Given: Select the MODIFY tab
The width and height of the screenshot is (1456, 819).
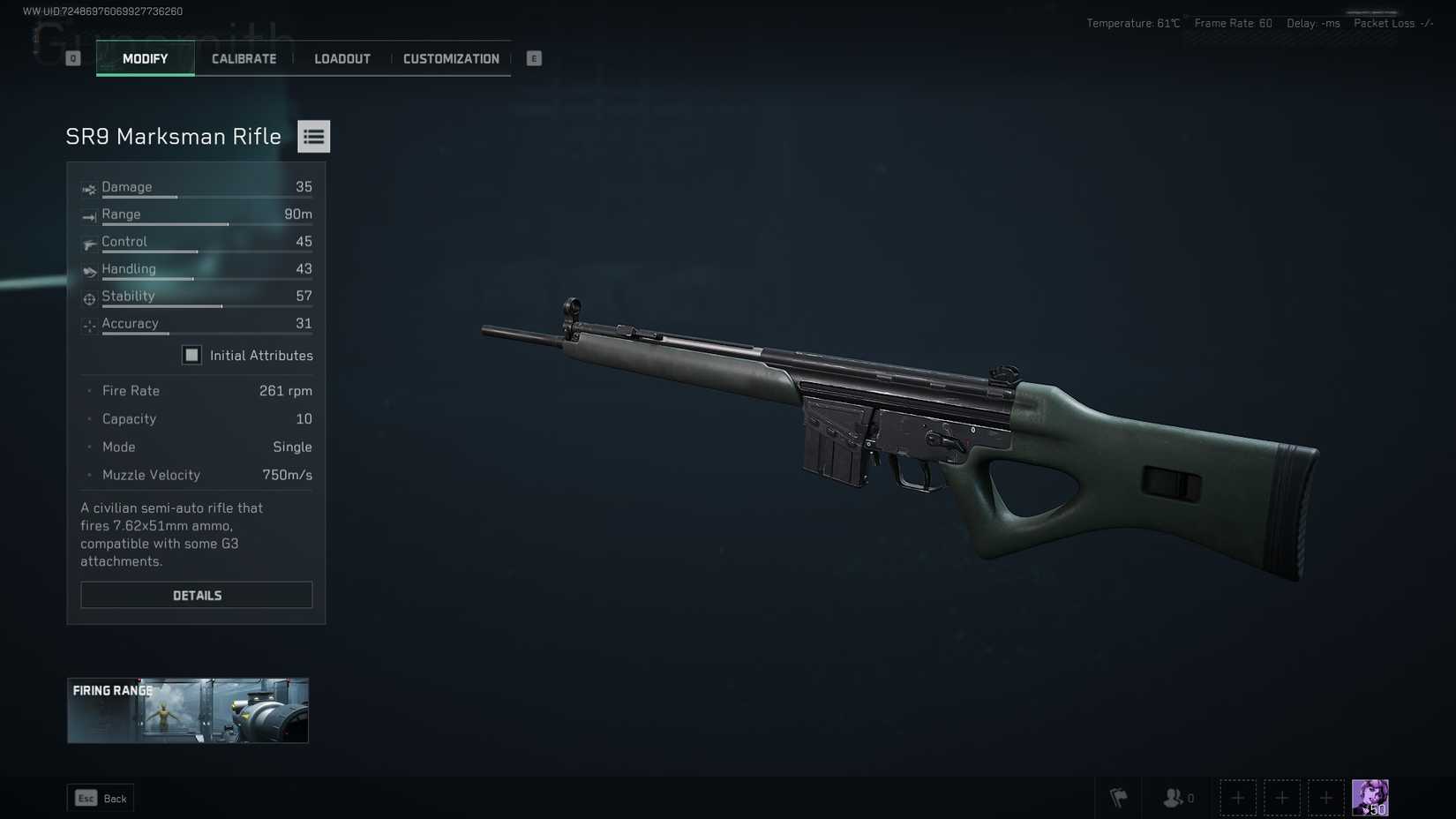Looking at the screenshot, I should 145,58.
